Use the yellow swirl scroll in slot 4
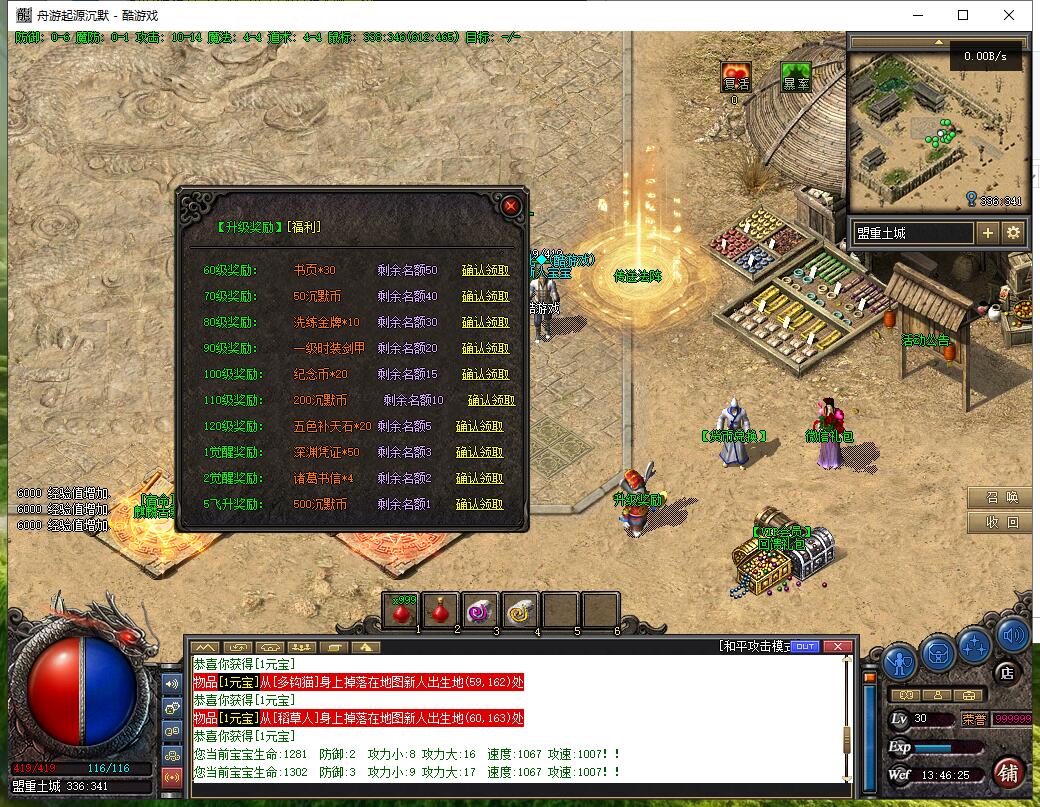This screenshot has width=1040, height=807. tap(520, 610)
